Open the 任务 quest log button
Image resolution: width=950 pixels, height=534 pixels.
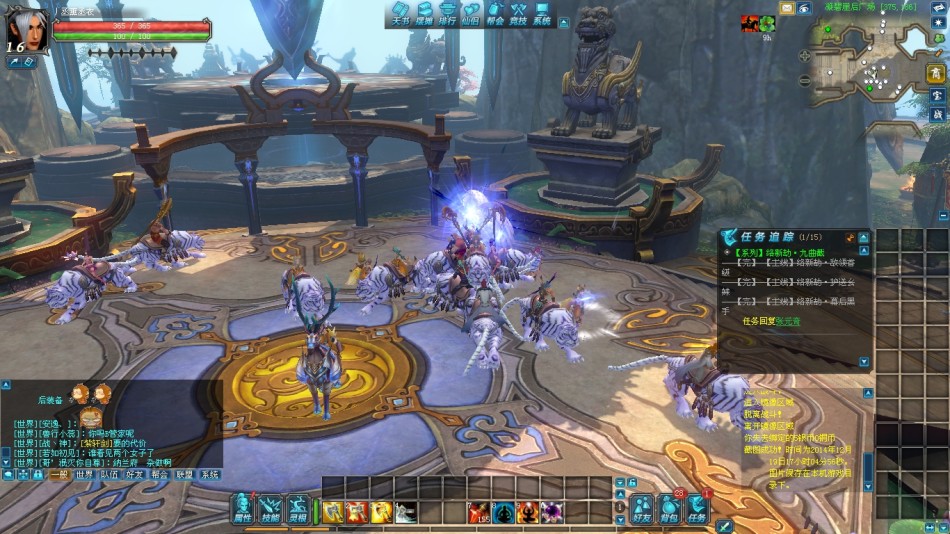coord(697,510)
